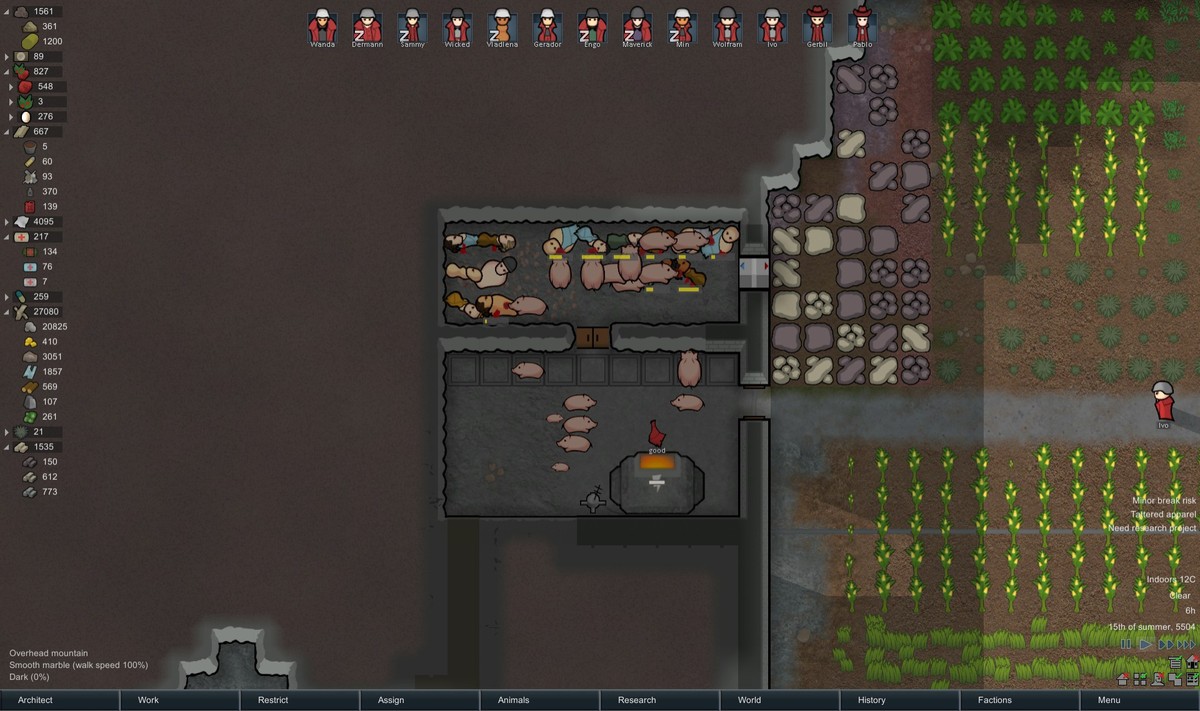Open the Research tab
This screenshot has width=1200, height=711.
click(637, 700)
